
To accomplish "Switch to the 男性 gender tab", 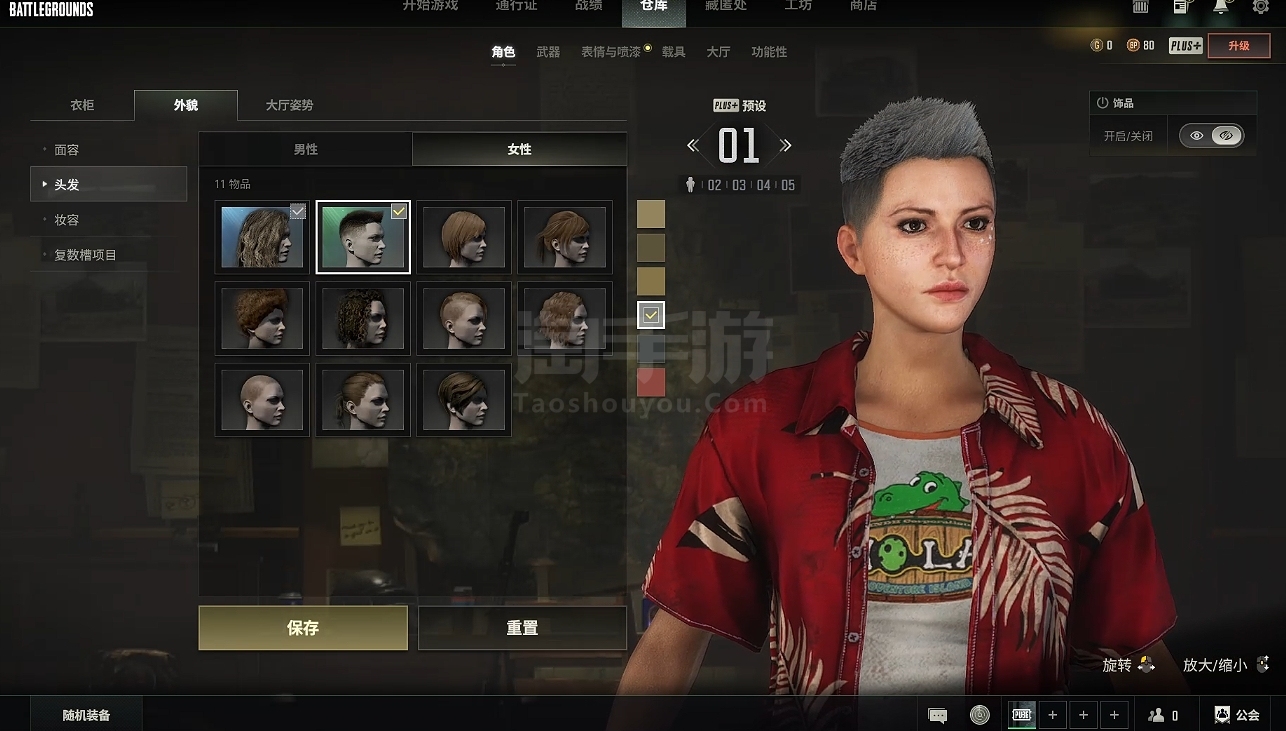I will tap(305, 149).
